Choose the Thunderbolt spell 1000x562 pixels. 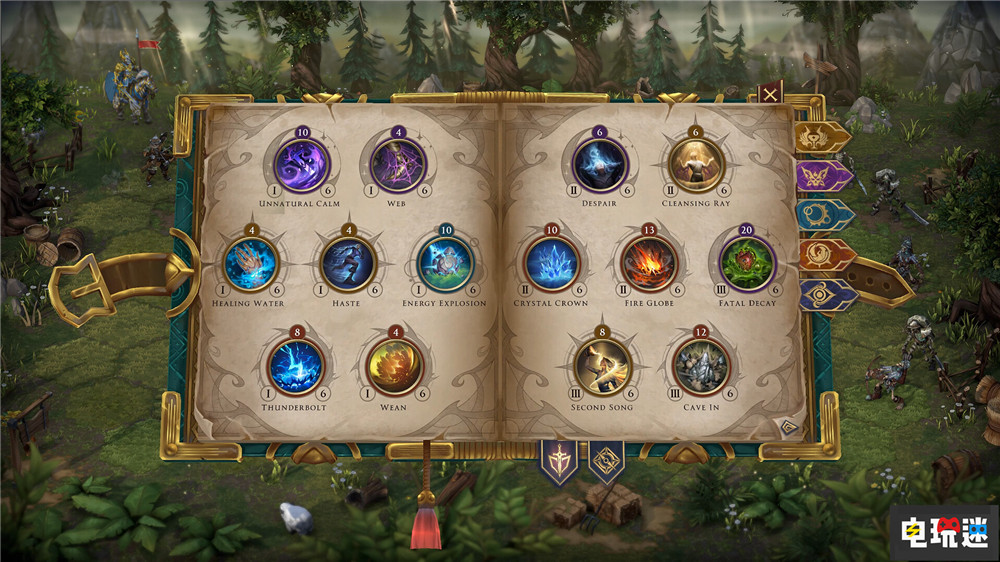pyautogui.click(x=297, y=367)
